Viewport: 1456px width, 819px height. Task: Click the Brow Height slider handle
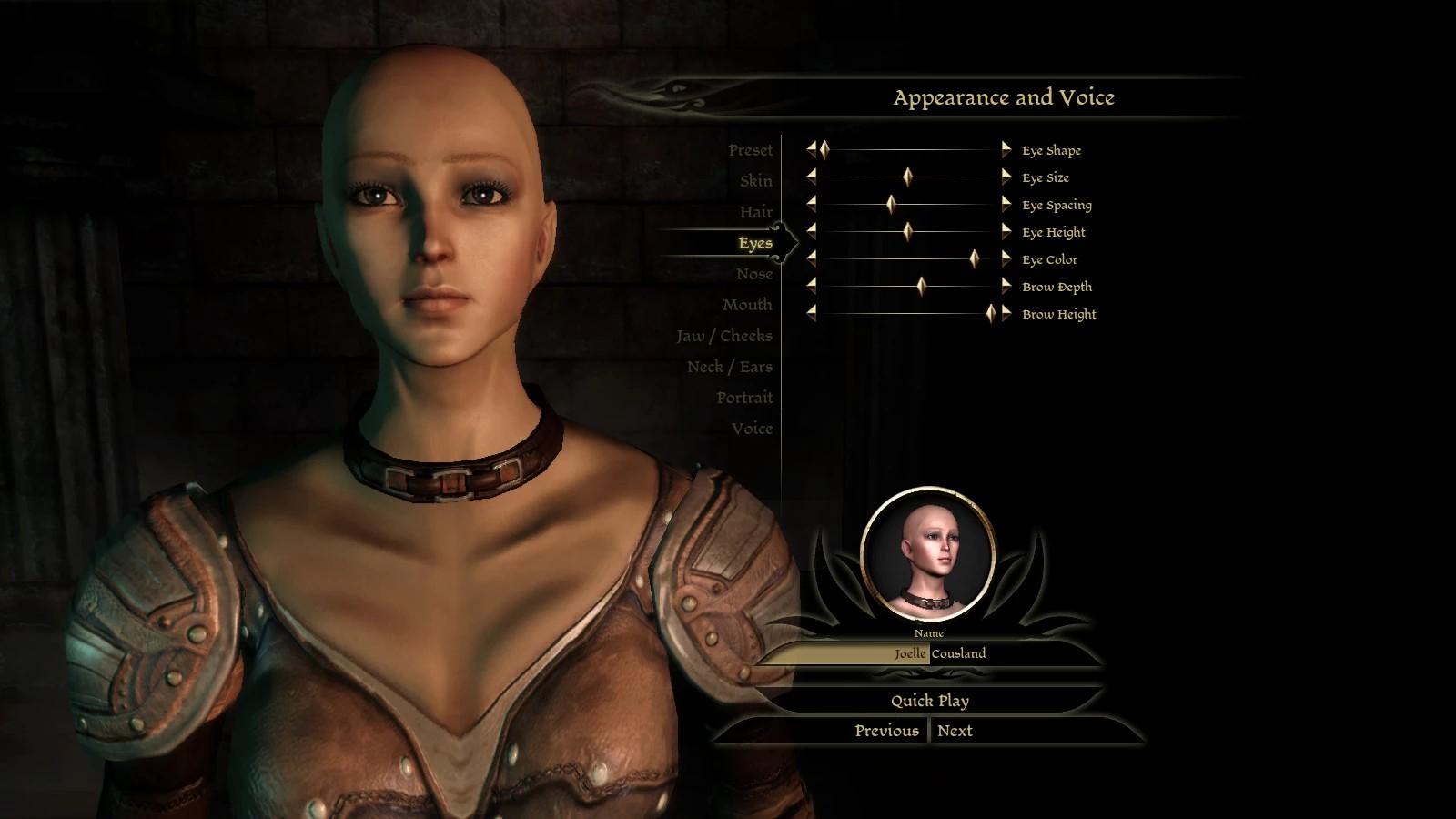click(991, 314)
